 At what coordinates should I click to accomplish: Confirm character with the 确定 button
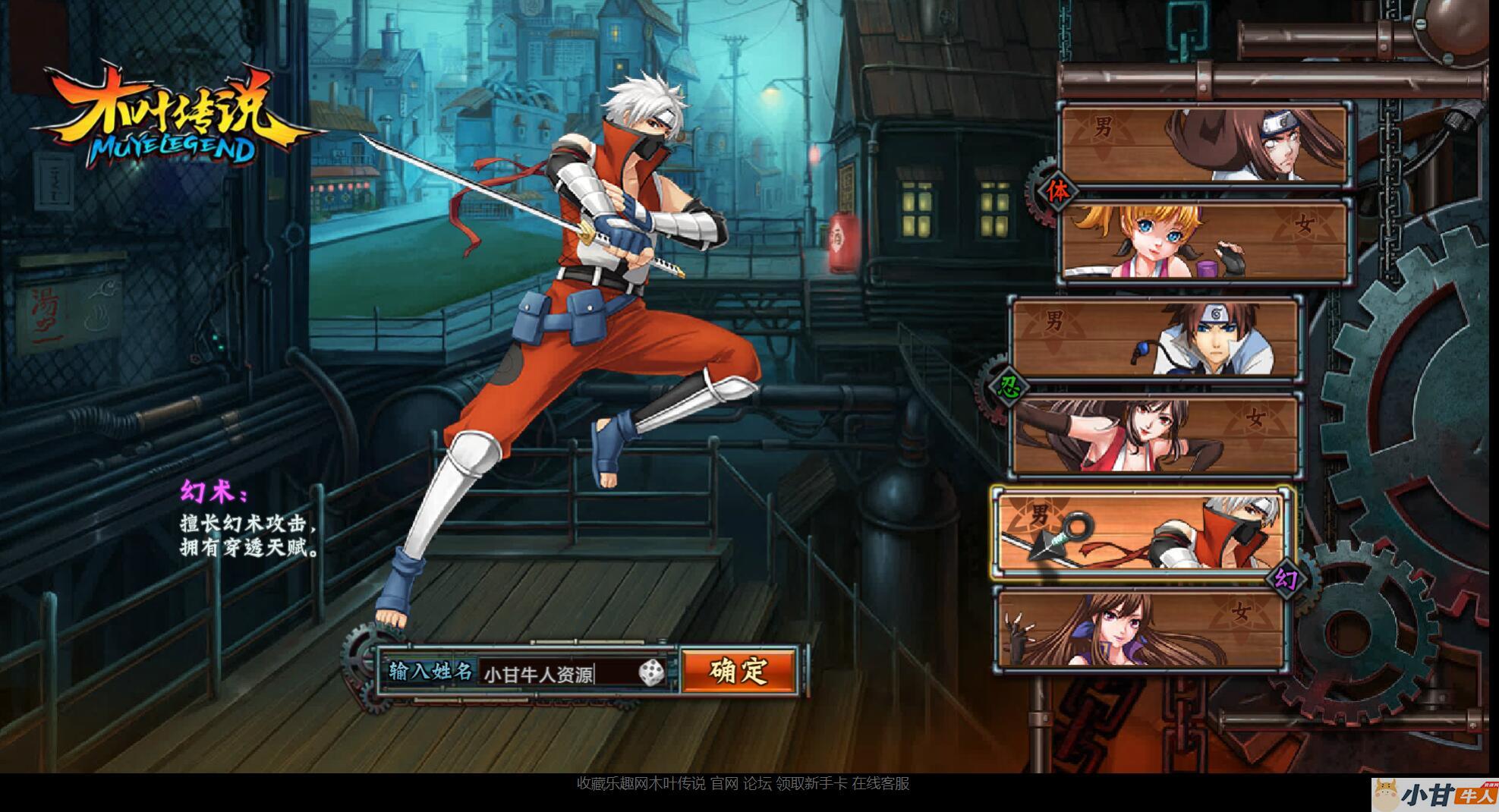pyautogui.click(x=738, y=670)
